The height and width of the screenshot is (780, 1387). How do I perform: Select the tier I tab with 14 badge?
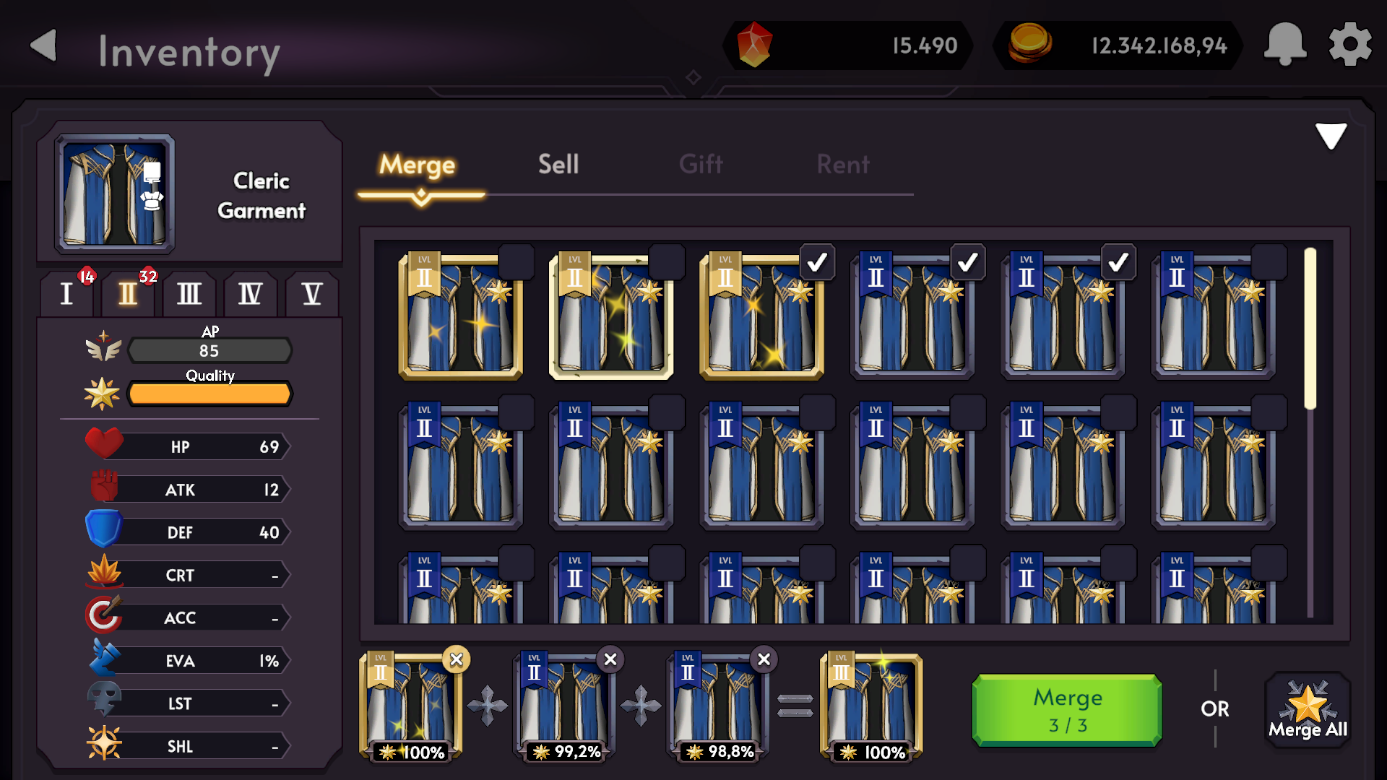(66, 294)
